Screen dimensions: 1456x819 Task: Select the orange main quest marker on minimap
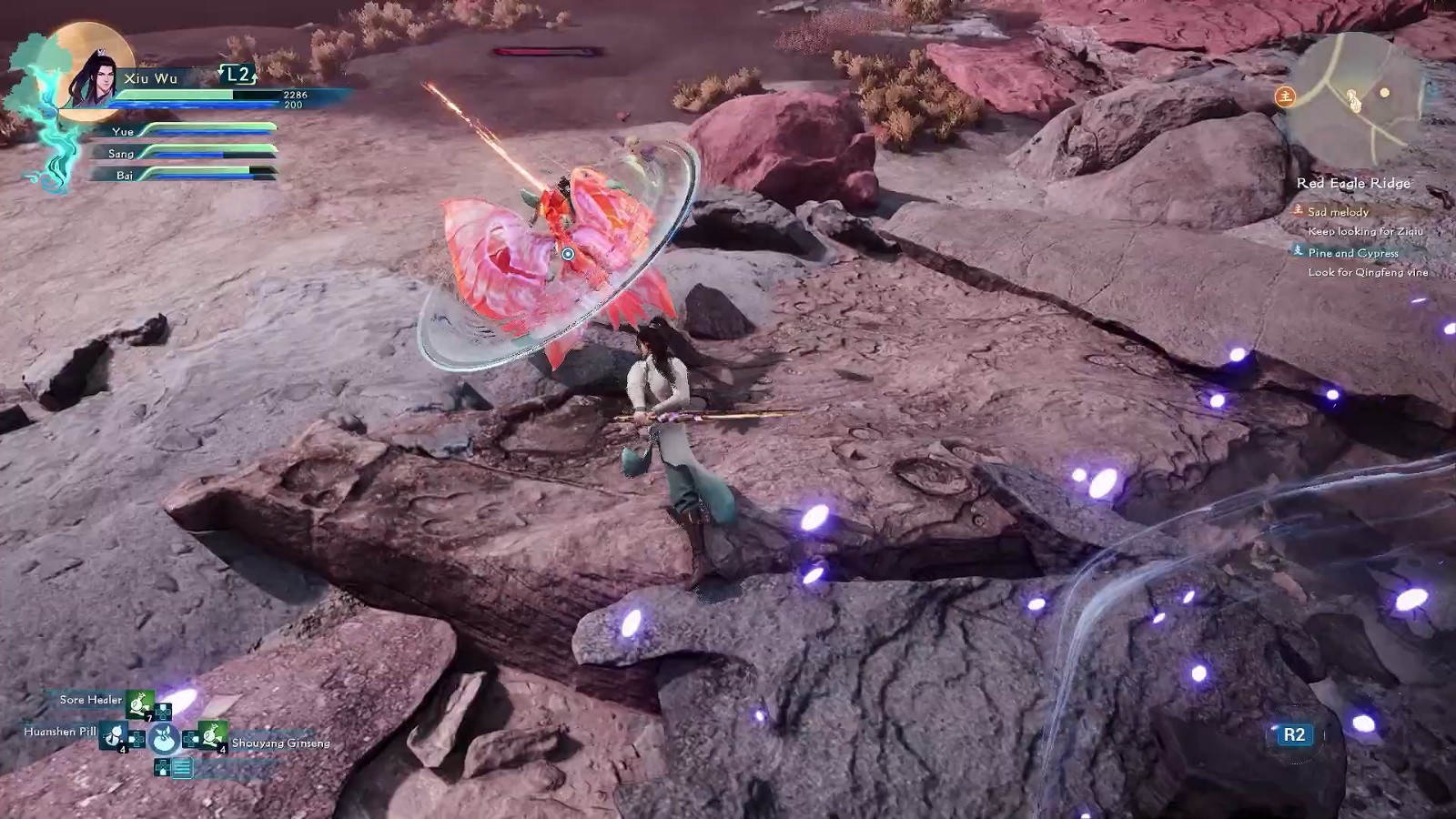(1285, 96)
